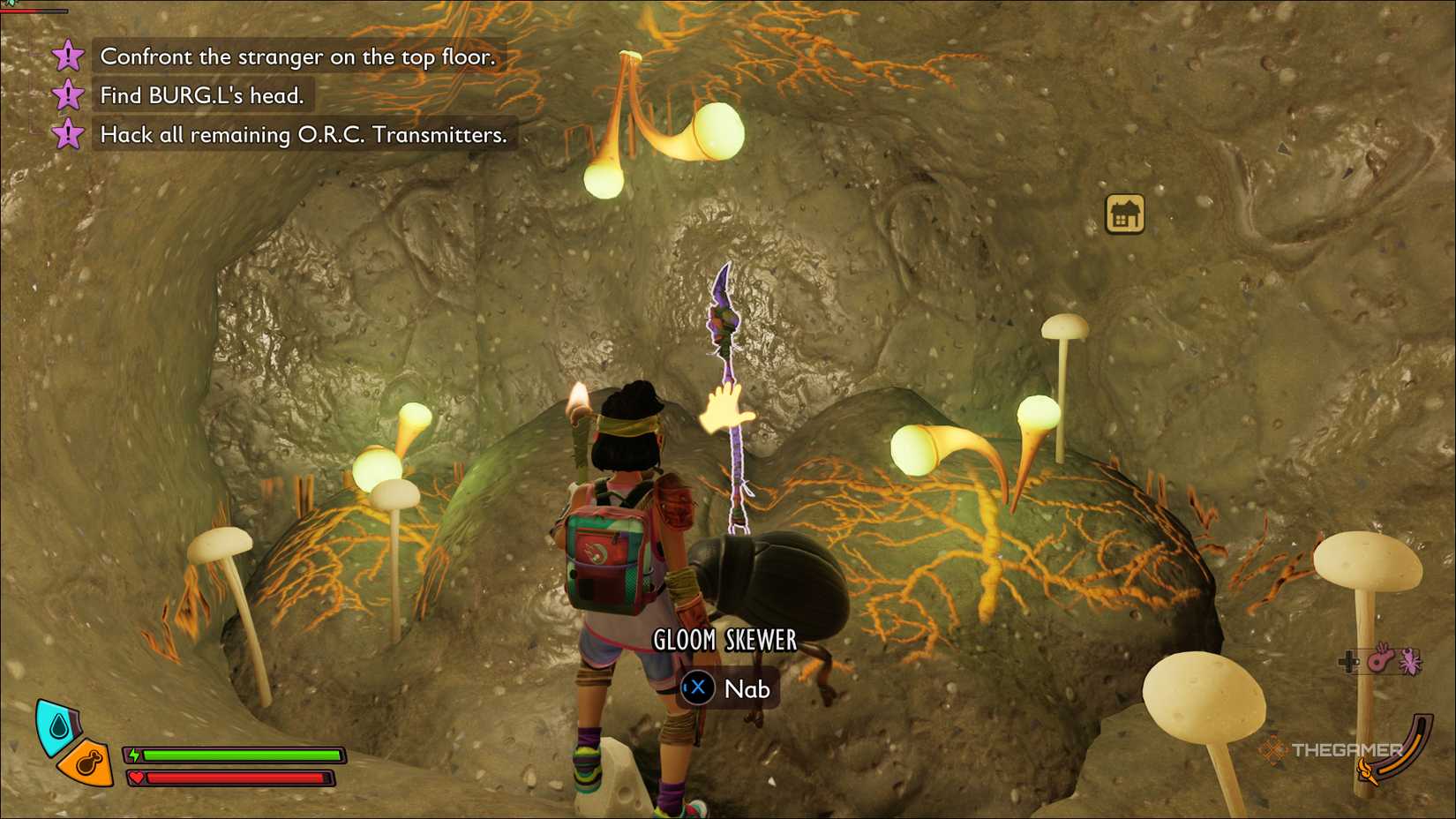The width and height of the screenshot is (1456, 819).
Task: Click the torch icon on the curved gauge
Action: click(x=1367, y=772)
